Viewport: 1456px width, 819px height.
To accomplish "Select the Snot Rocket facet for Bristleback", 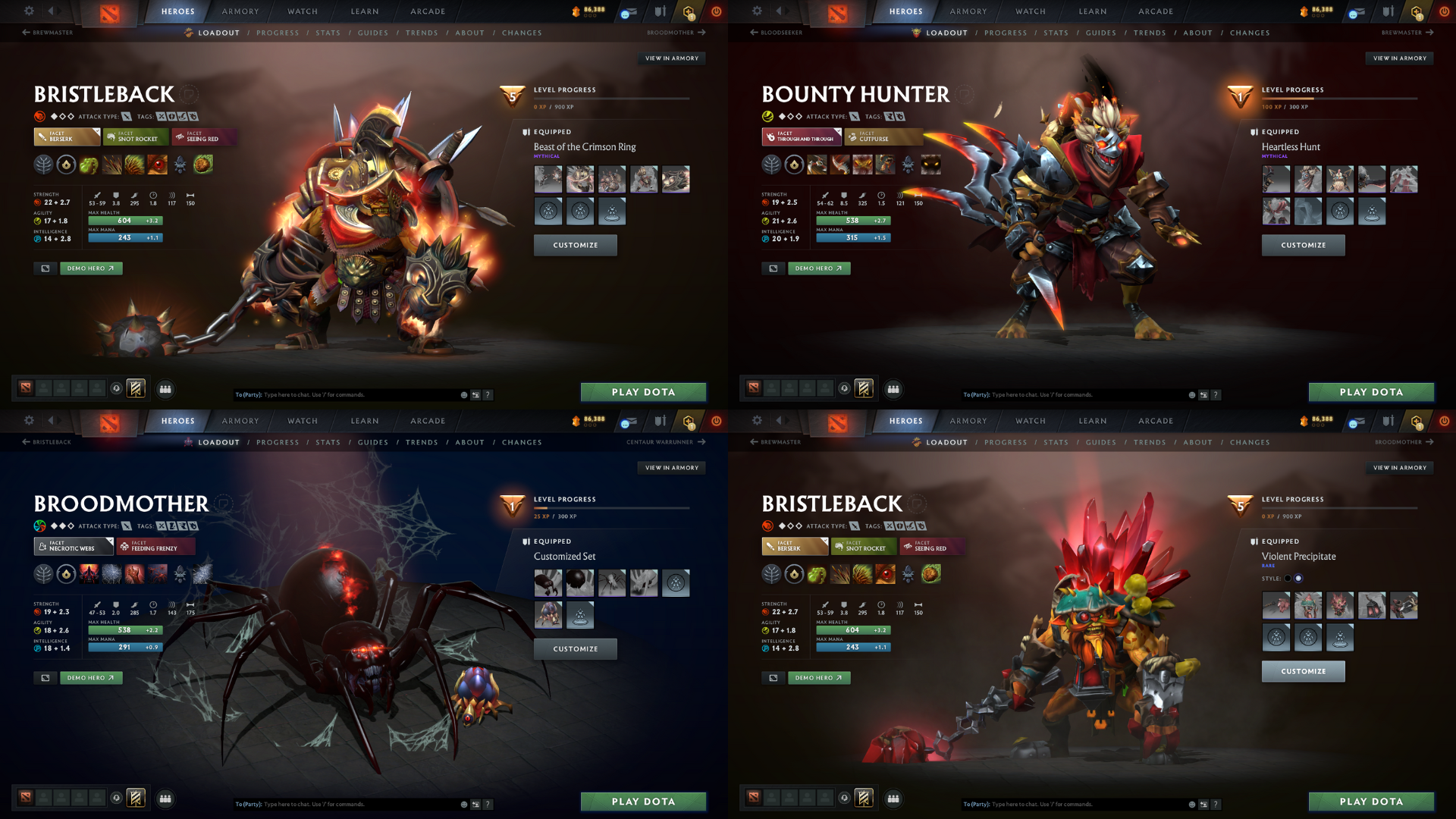I will click(135, 137).
